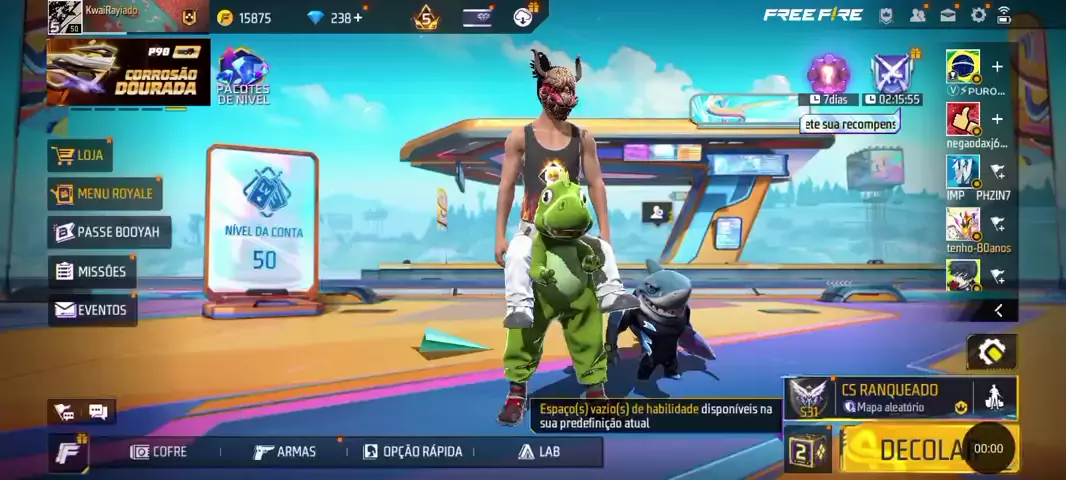Open the Missões list

(92, 271)
